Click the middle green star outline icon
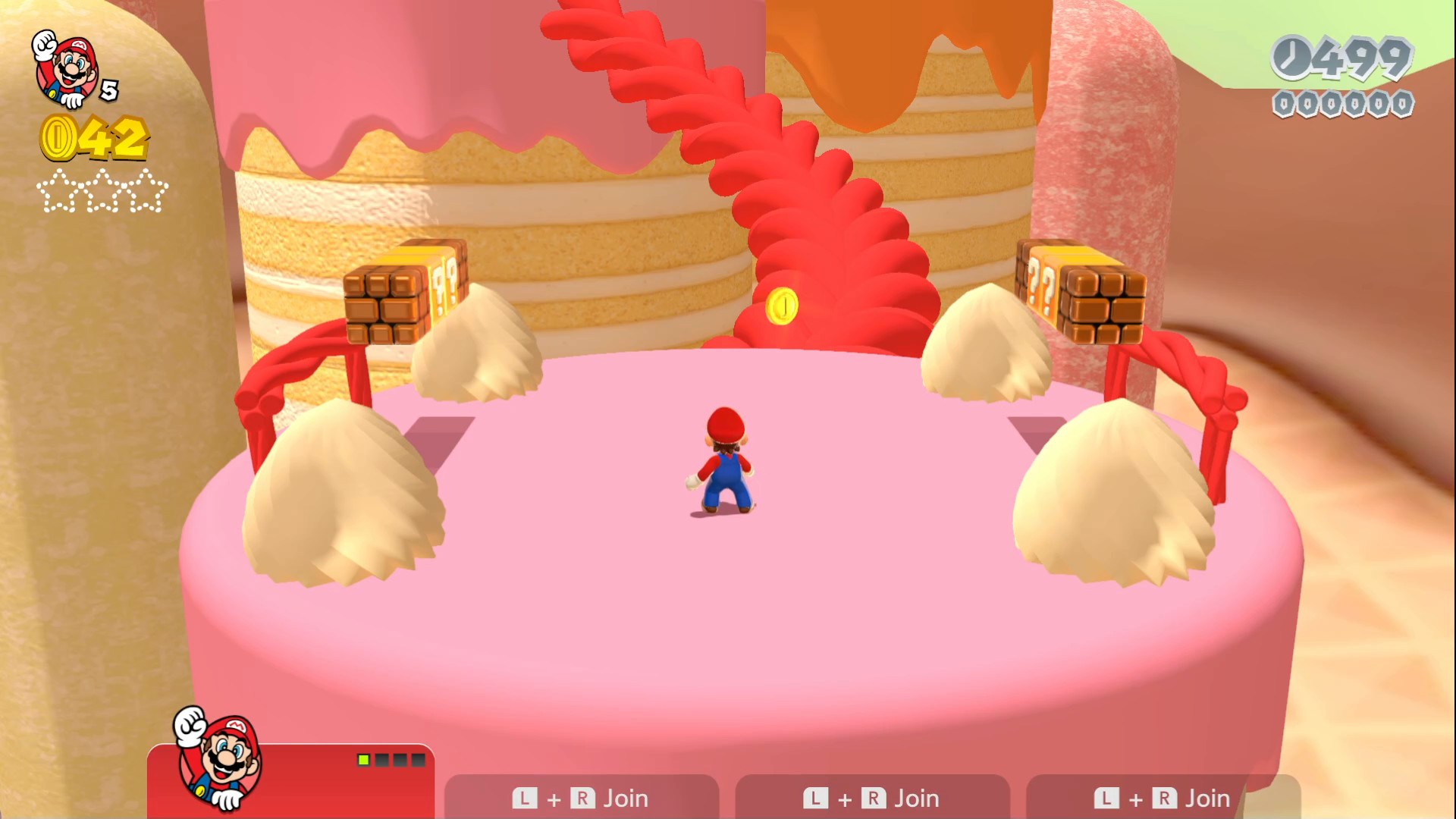This screenshot has width=1456, height=819. point(102,193)
